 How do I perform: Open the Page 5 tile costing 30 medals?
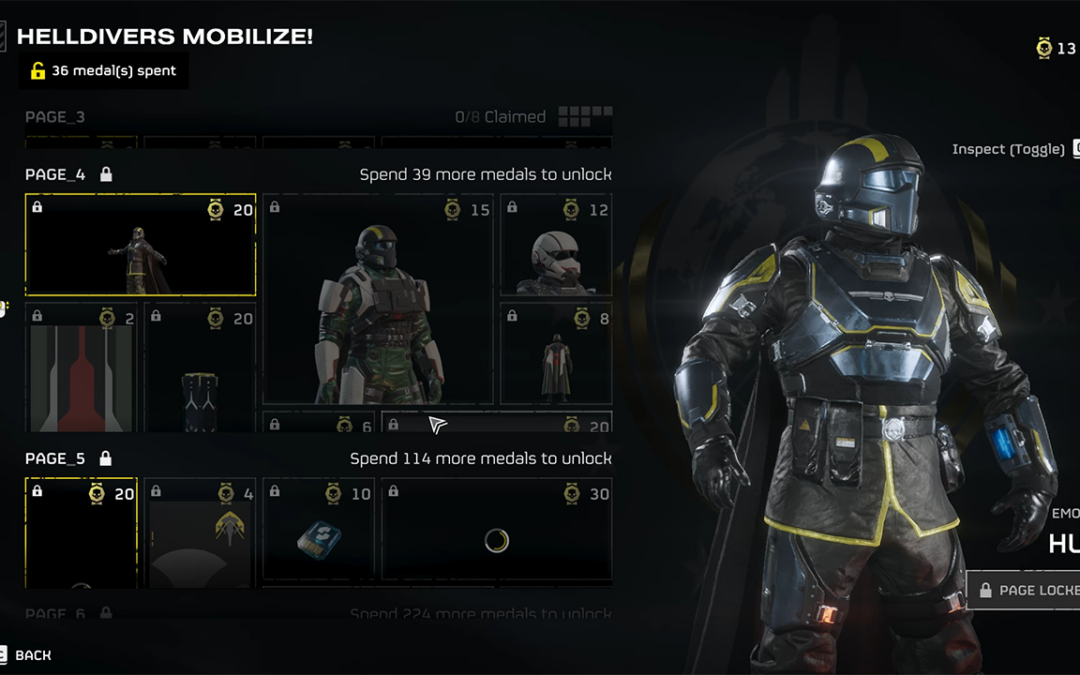pyautogui.click(x=496, y=533)
